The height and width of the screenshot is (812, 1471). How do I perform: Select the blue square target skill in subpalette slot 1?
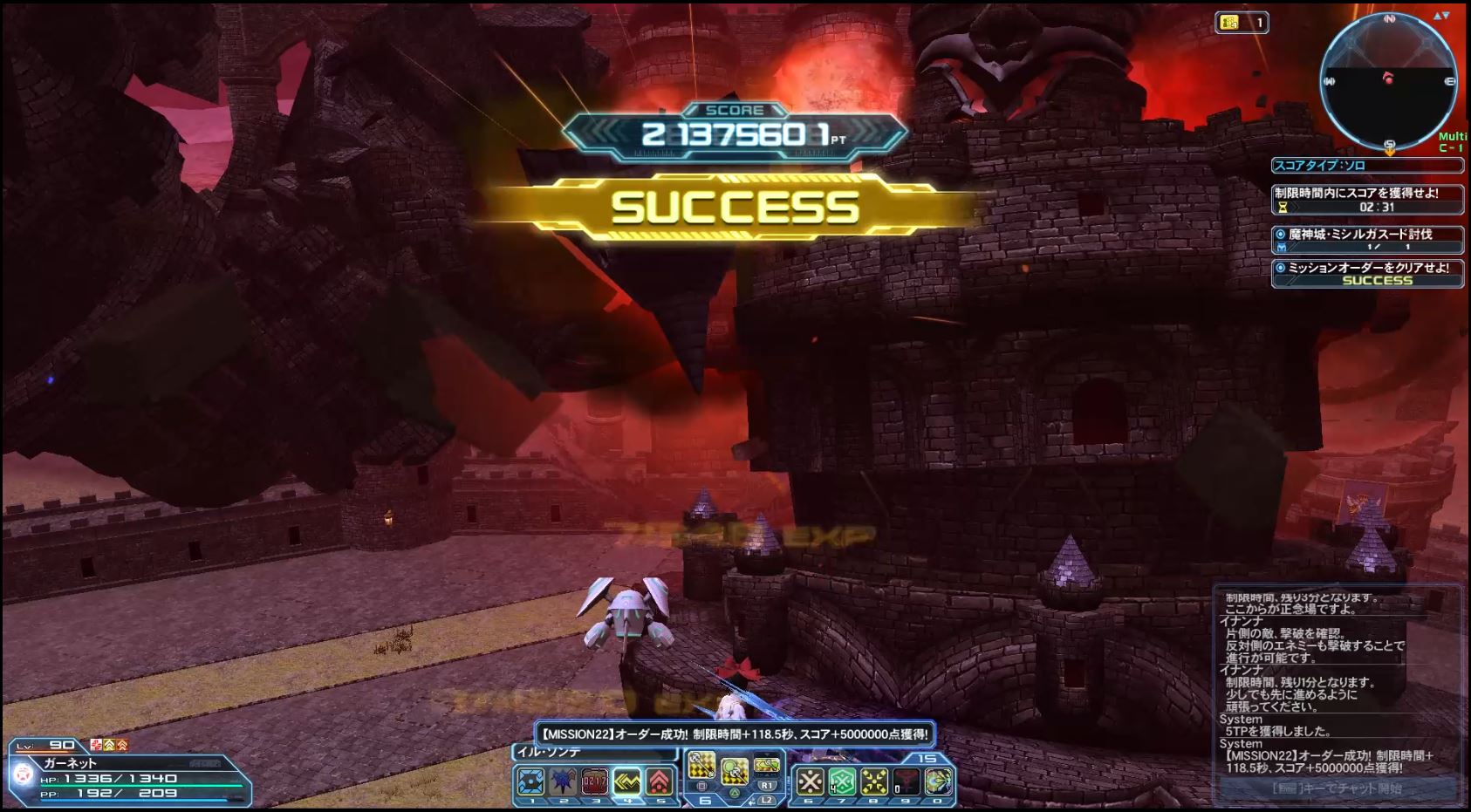[x=531, y=781]
